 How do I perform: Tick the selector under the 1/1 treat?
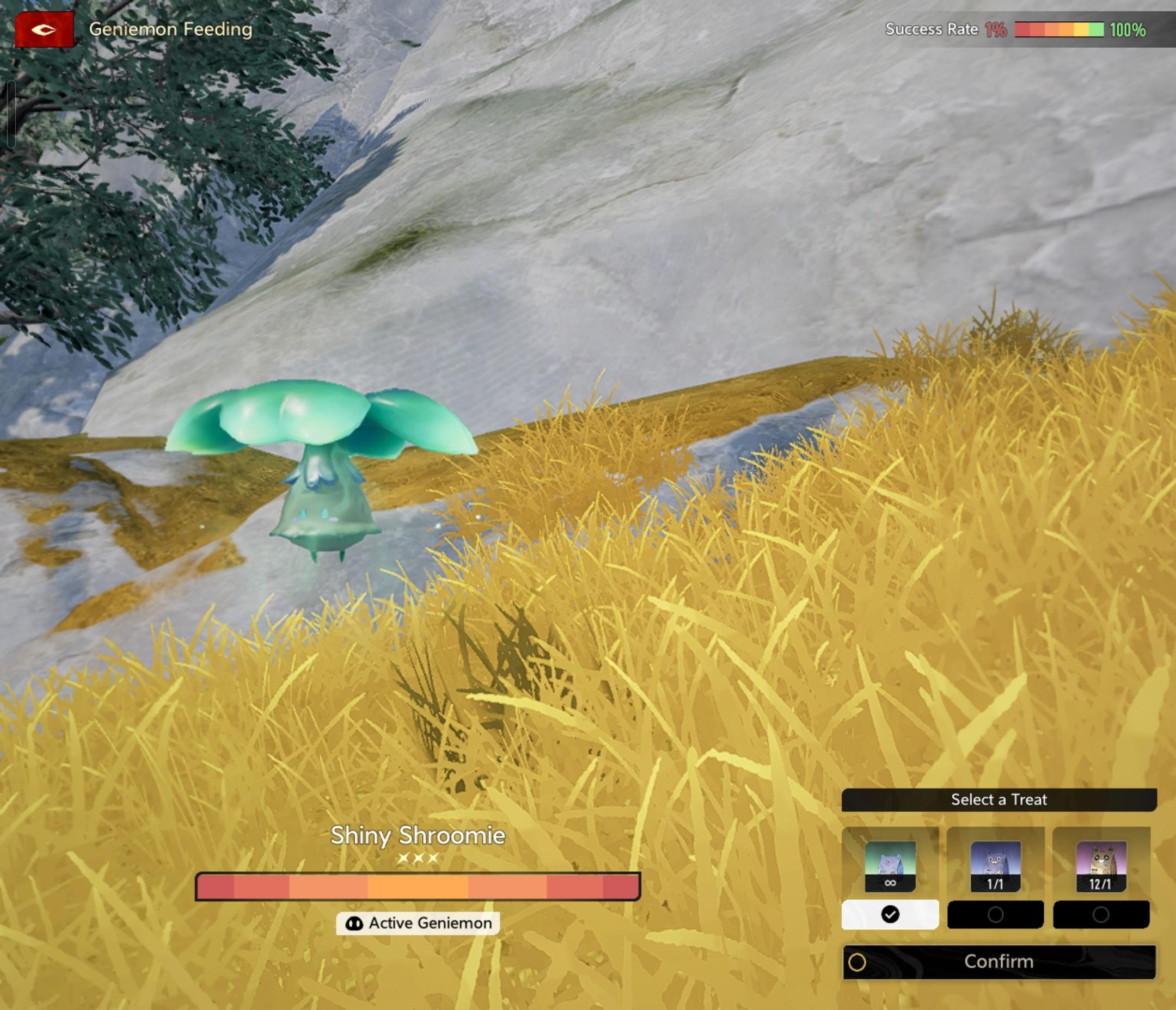tap(995, 915)
